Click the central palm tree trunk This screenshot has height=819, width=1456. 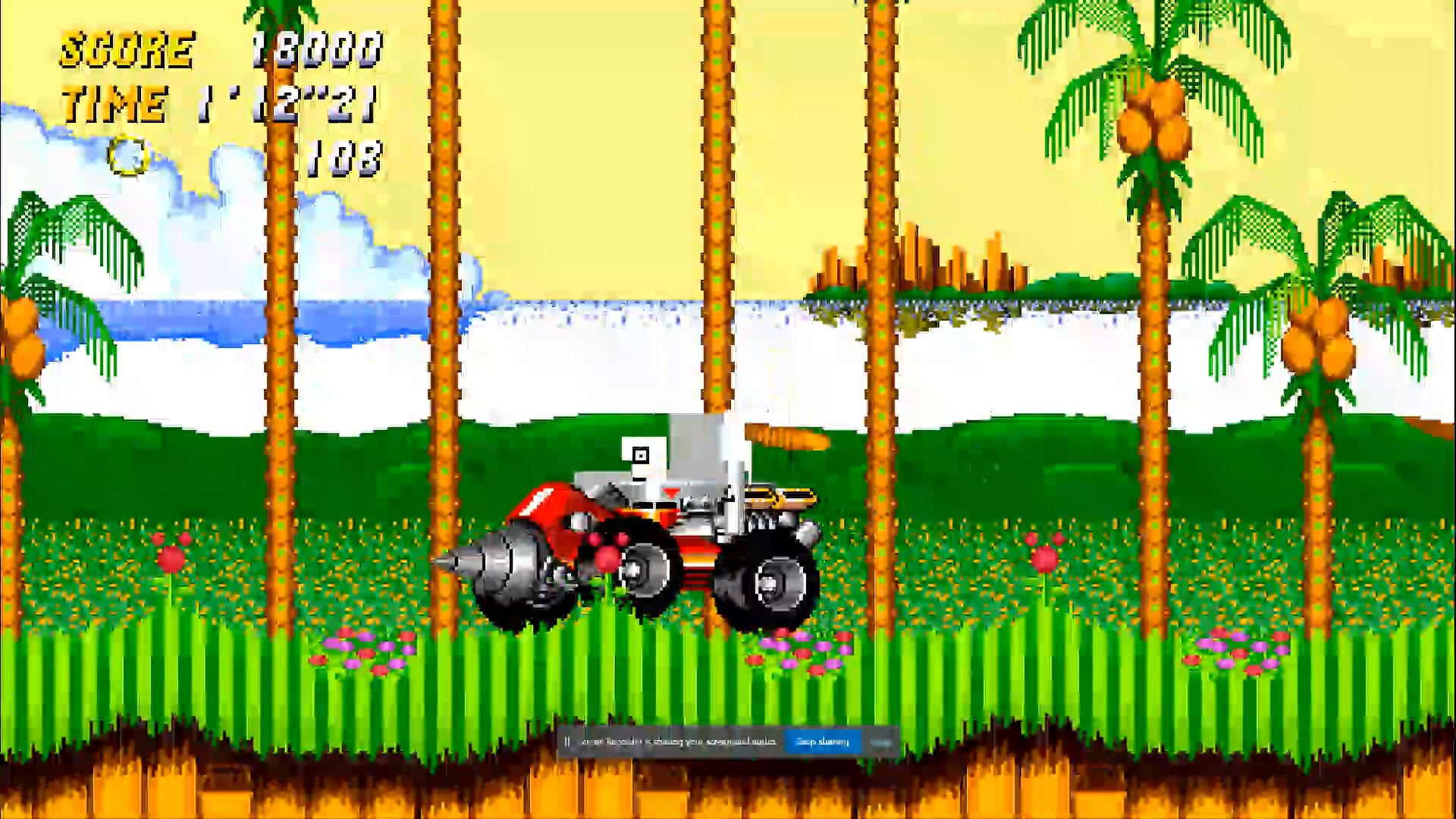tap(717, 227)
